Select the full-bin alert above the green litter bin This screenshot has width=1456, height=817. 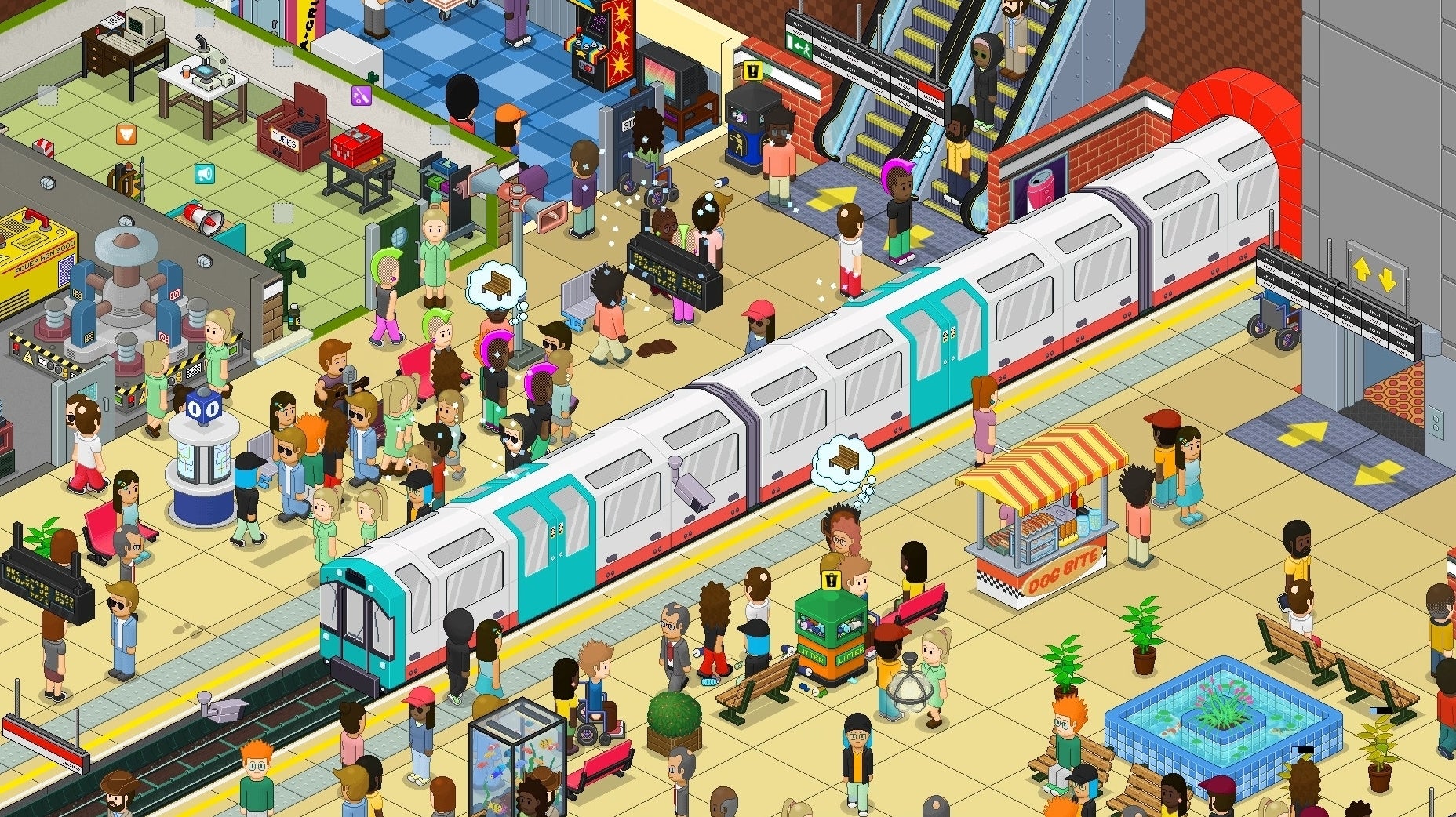coord(831,580)
